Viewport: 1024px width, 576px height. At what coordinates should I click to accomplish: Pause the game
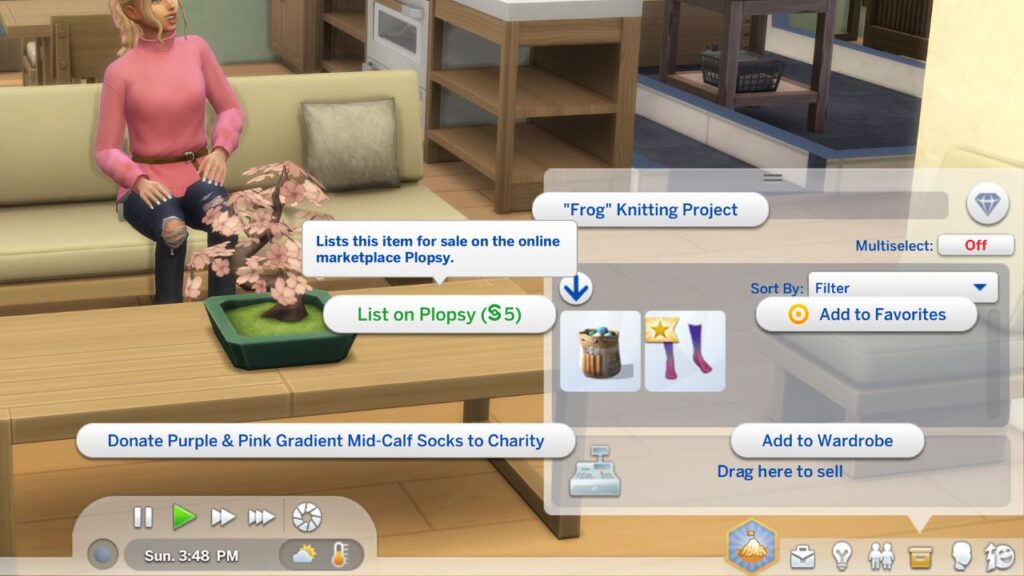[x=143, y=517]
